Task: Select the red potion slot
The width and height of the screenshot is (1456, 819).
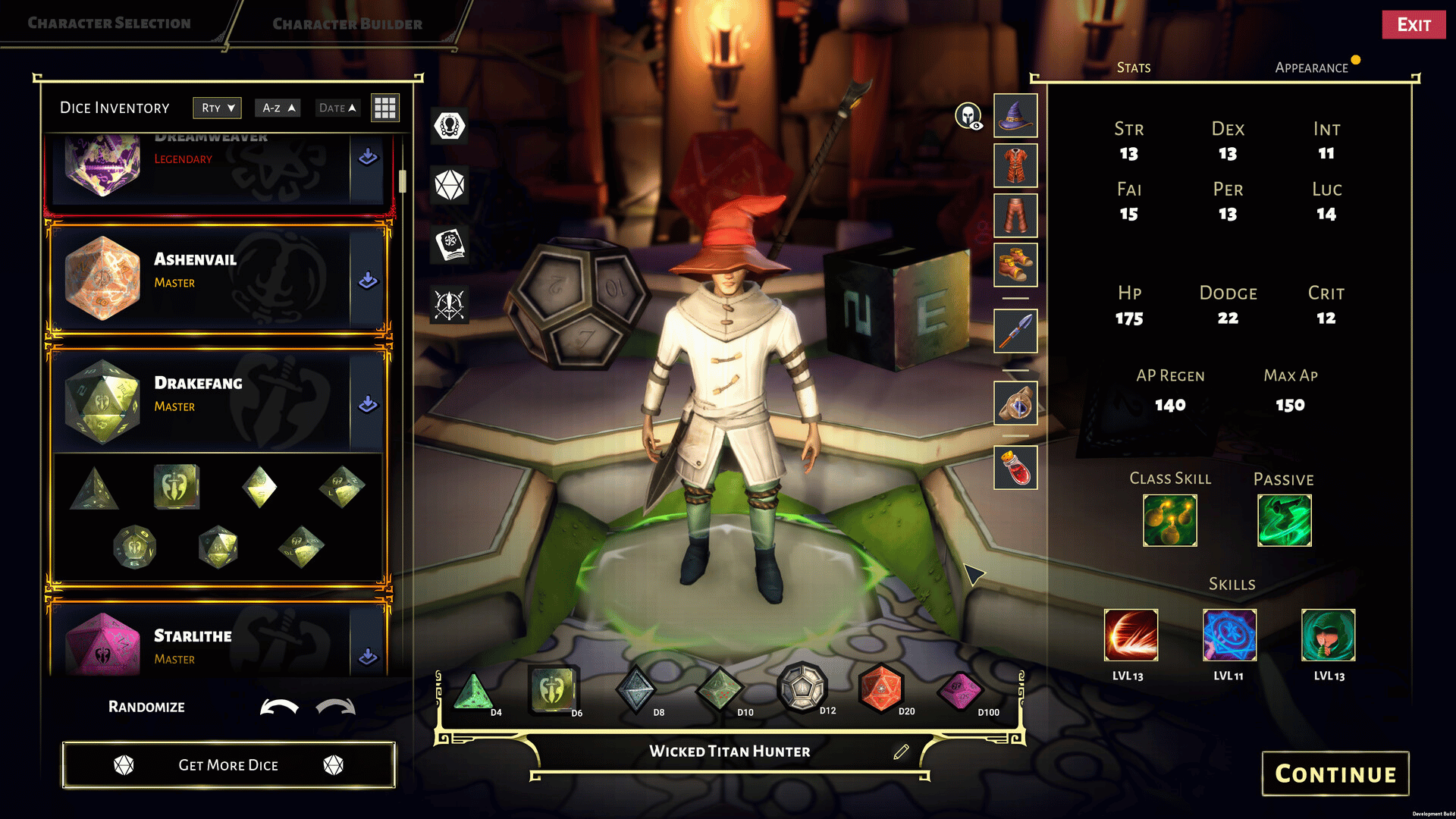Action: tap(1015, 467)
